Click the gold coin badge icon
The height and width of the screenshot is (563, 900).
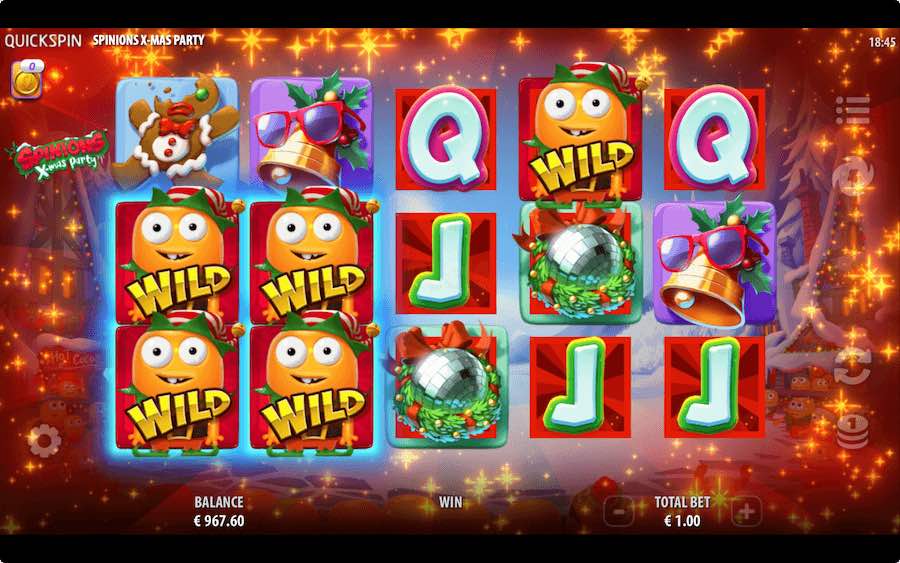[25, 80]
